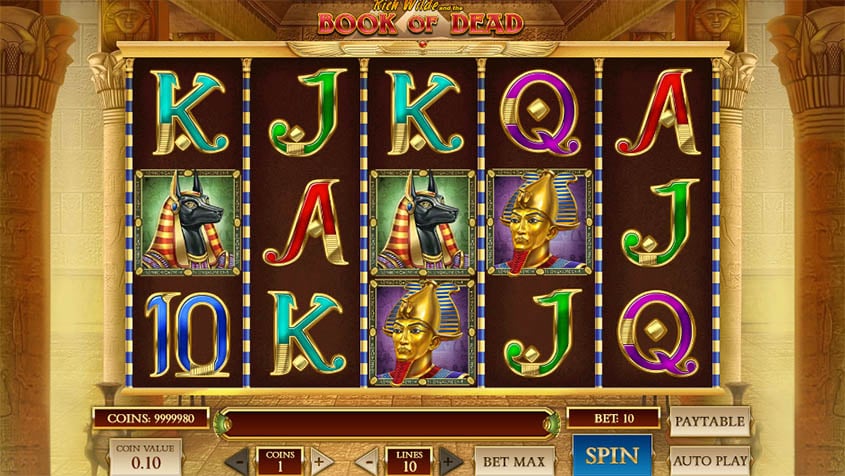Reduce the number of lines
This screenshot has width=845, height=476.
tap(368, 463)
